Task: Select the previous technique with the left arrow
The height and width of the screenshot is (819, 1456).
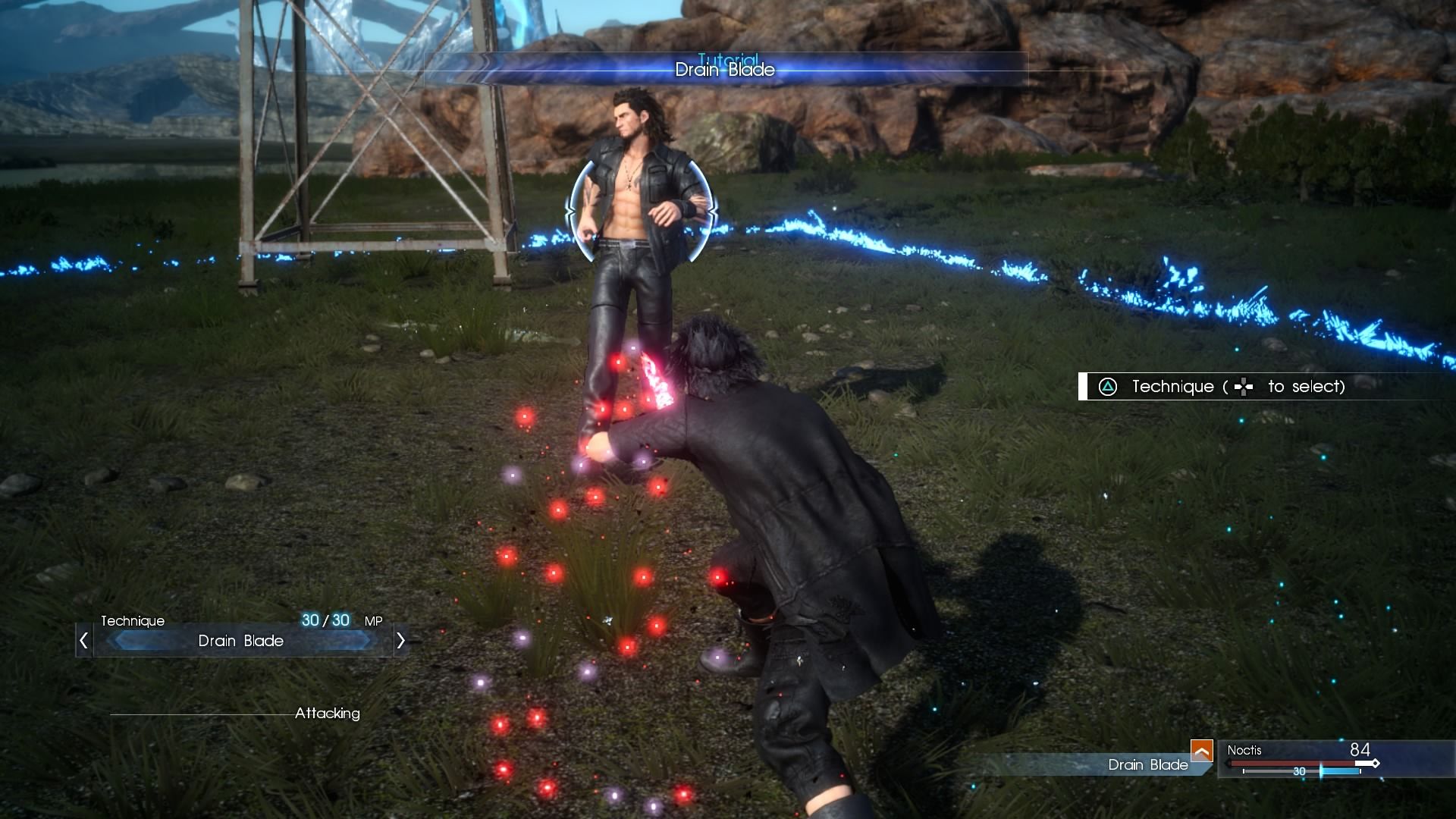Action: 83,641
